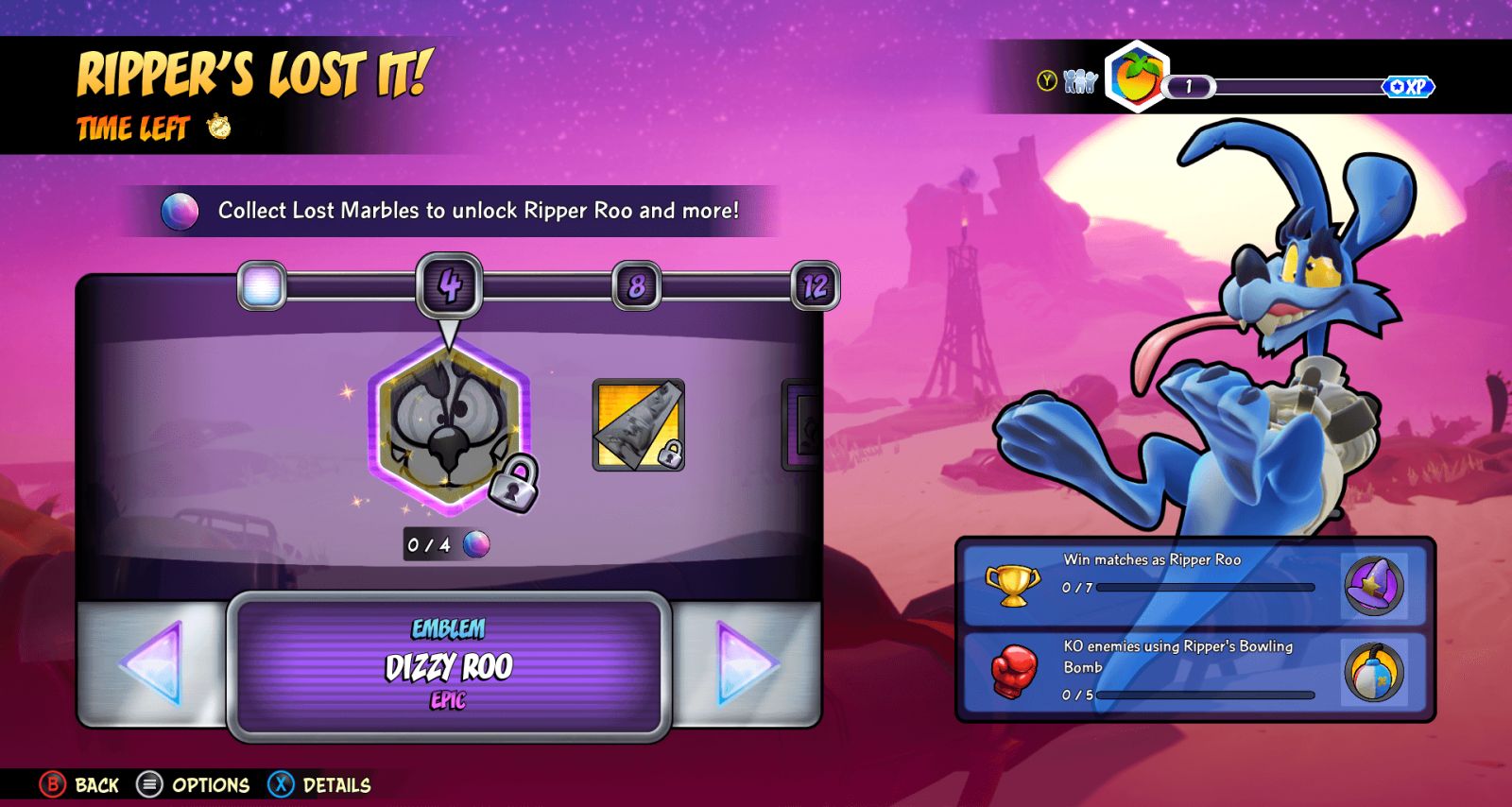
Task: Select the first glowing milestone marker
Action: pyautogui.click(x=262, y=286)
